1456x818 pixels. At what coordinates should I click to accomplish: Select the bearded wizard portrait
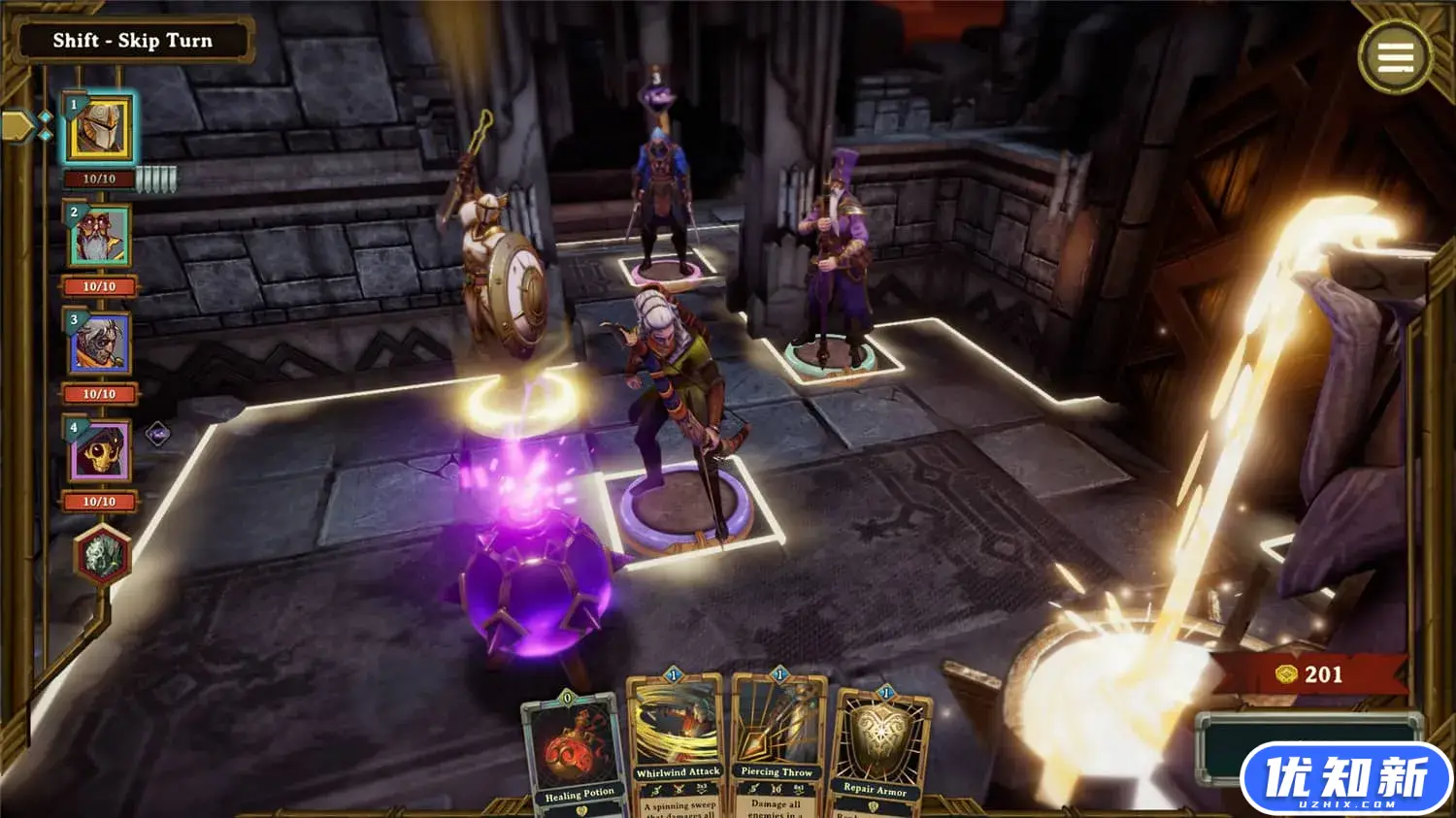(x=99, y=237)
